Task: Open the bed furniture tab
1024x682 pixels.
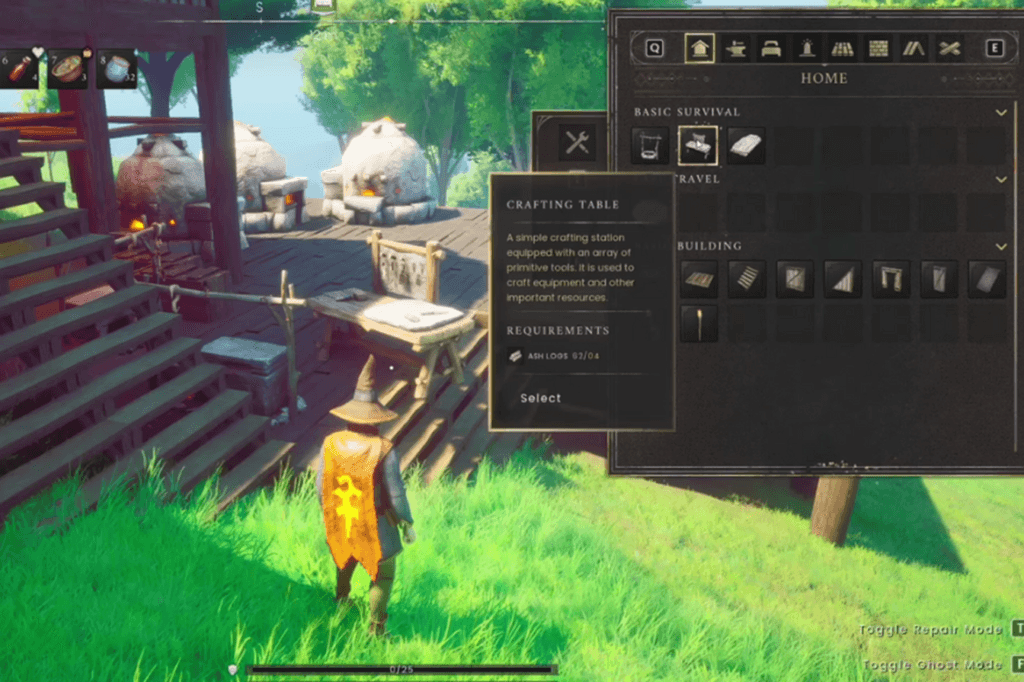Action: tap(771, 48)
